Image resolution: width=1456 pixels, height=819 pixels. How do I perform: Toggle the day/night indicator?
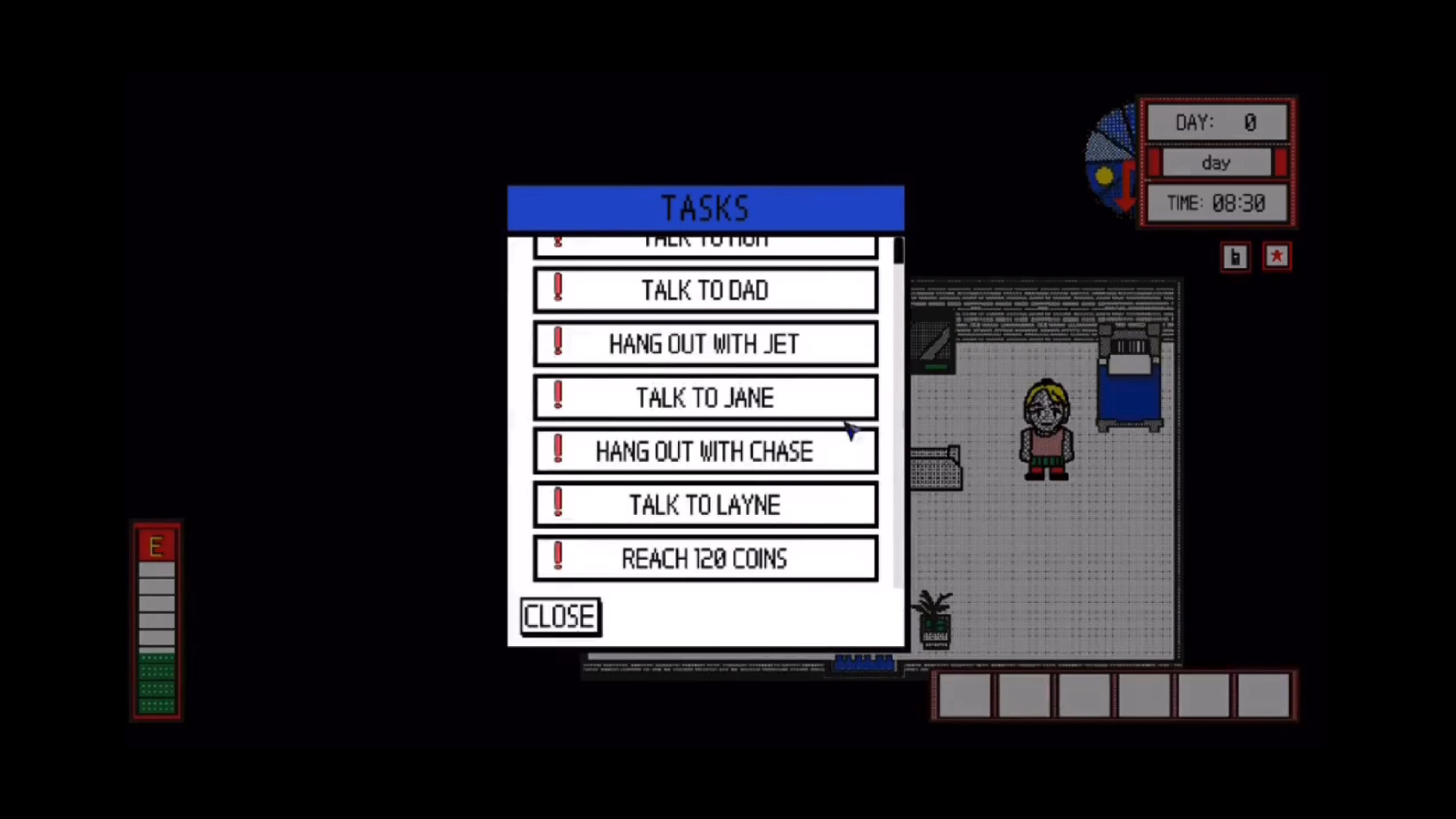pyautogui.click(x=1216, y=162)
